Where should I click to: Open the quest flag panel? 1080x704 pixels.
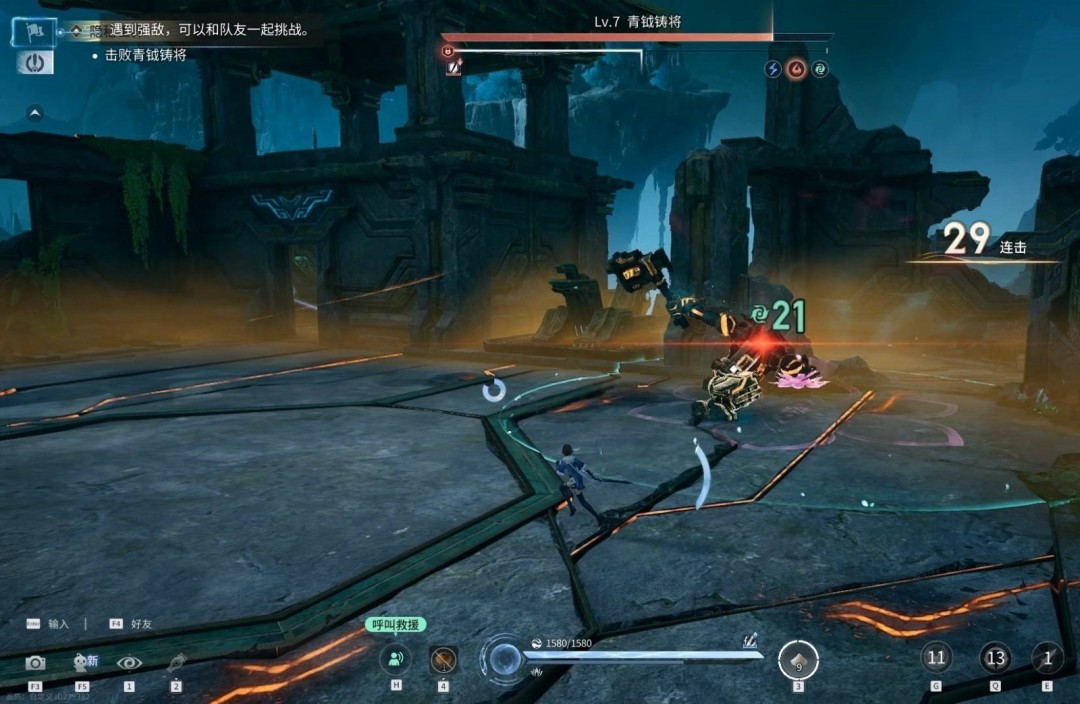pyautogui.click(x=33, y=32)
